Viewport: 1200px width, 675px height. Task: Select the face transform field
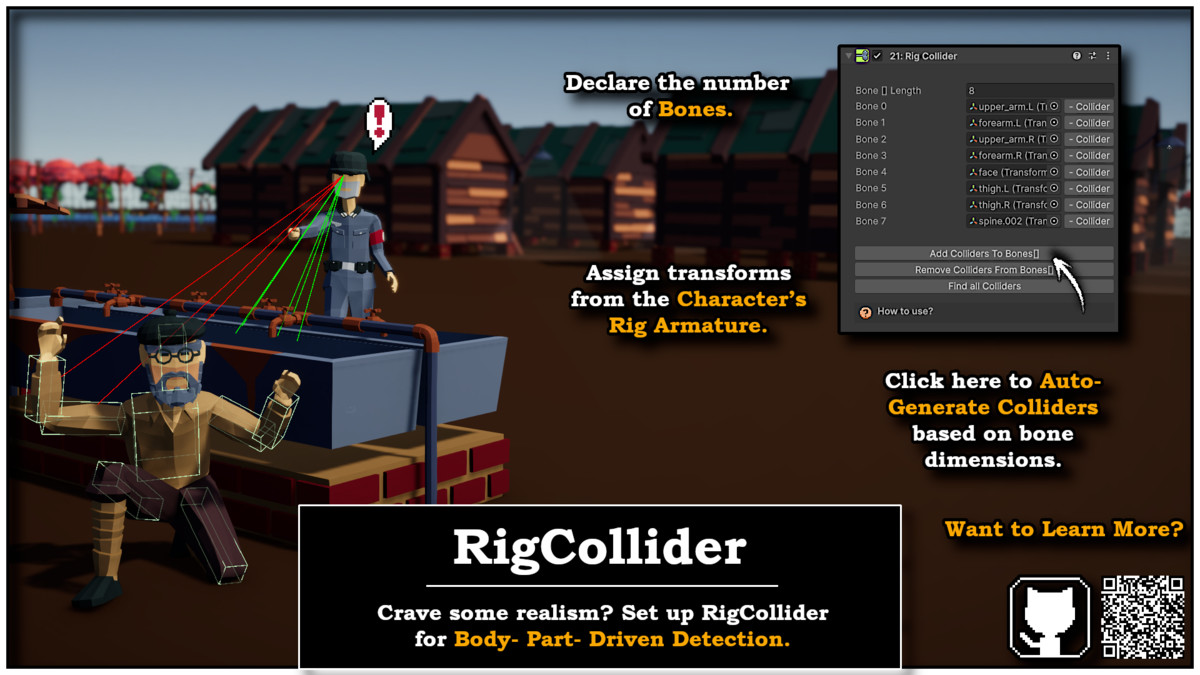pyautogui.click(x=1007, y=172)
